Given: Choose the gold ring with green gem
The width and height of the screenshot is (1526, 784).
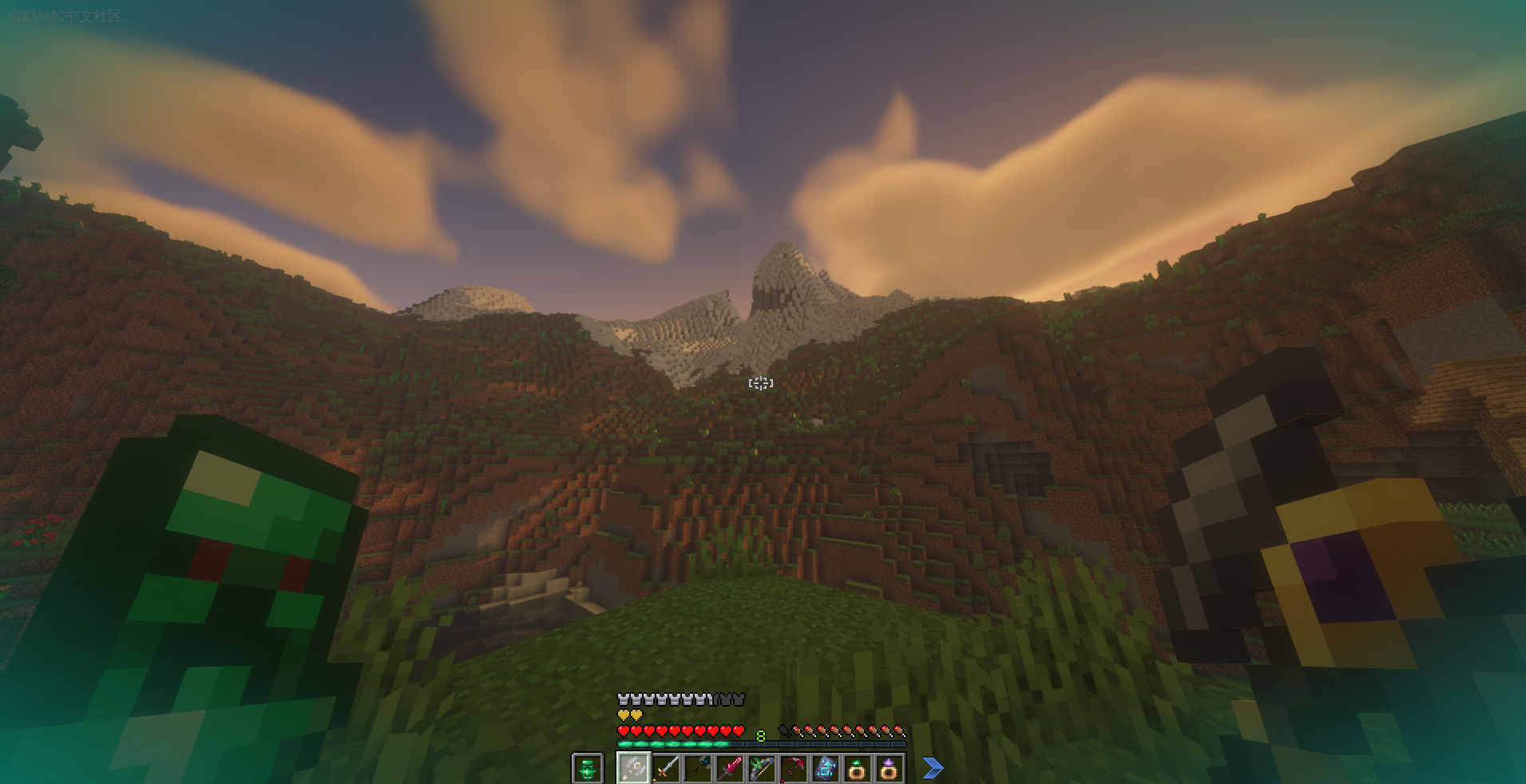Looking at the screenshot, I should coord(857,769).
